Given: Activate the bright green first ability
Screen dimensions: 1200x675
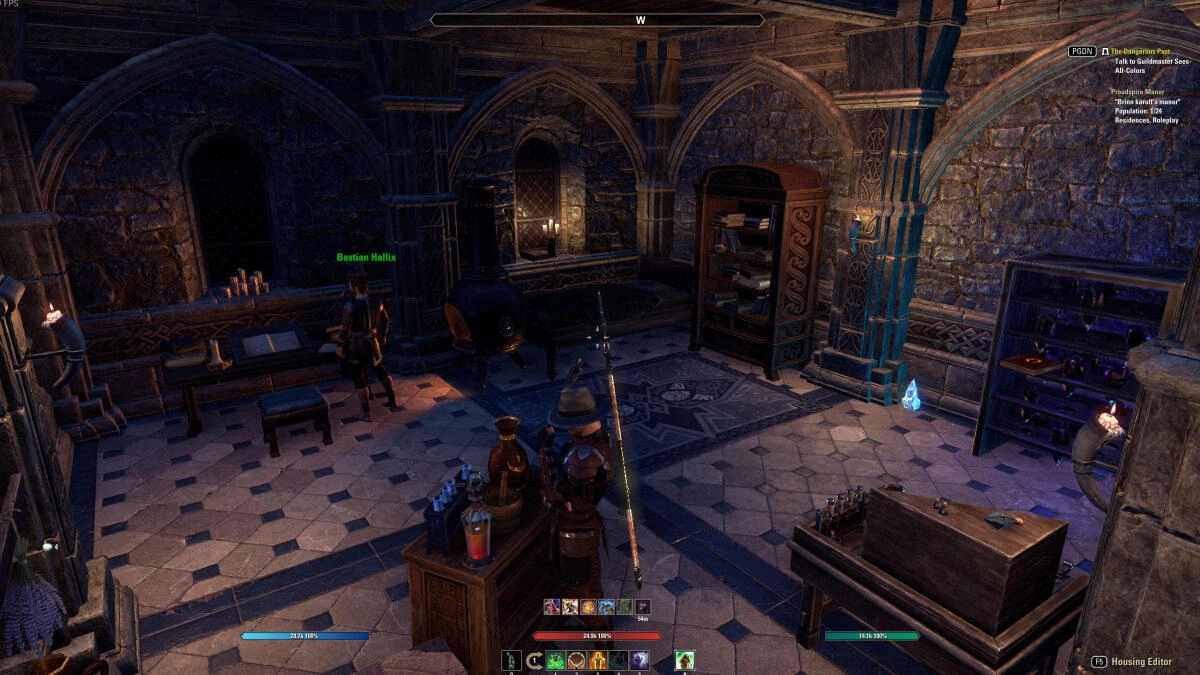Looking at the screenshot, I should tap(555, 660).
